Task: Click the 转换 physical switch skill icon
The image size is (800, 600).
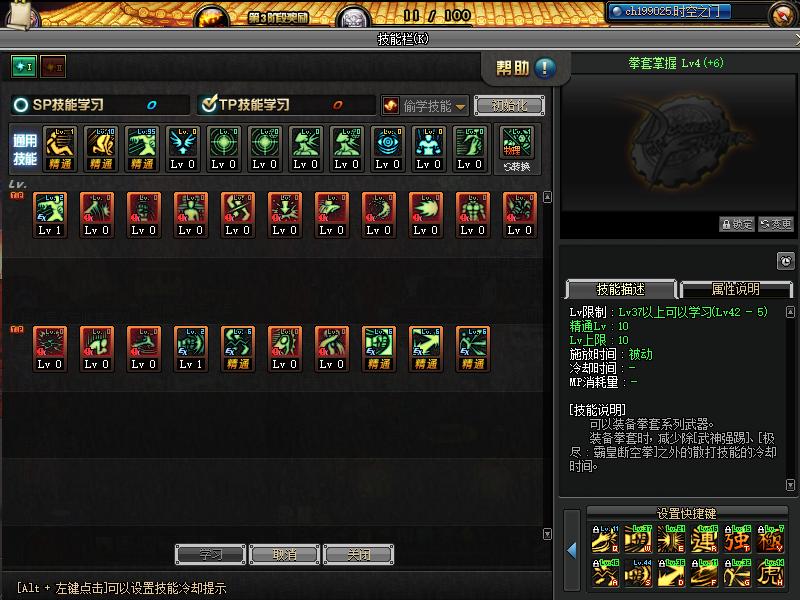Action: point(517,148)
